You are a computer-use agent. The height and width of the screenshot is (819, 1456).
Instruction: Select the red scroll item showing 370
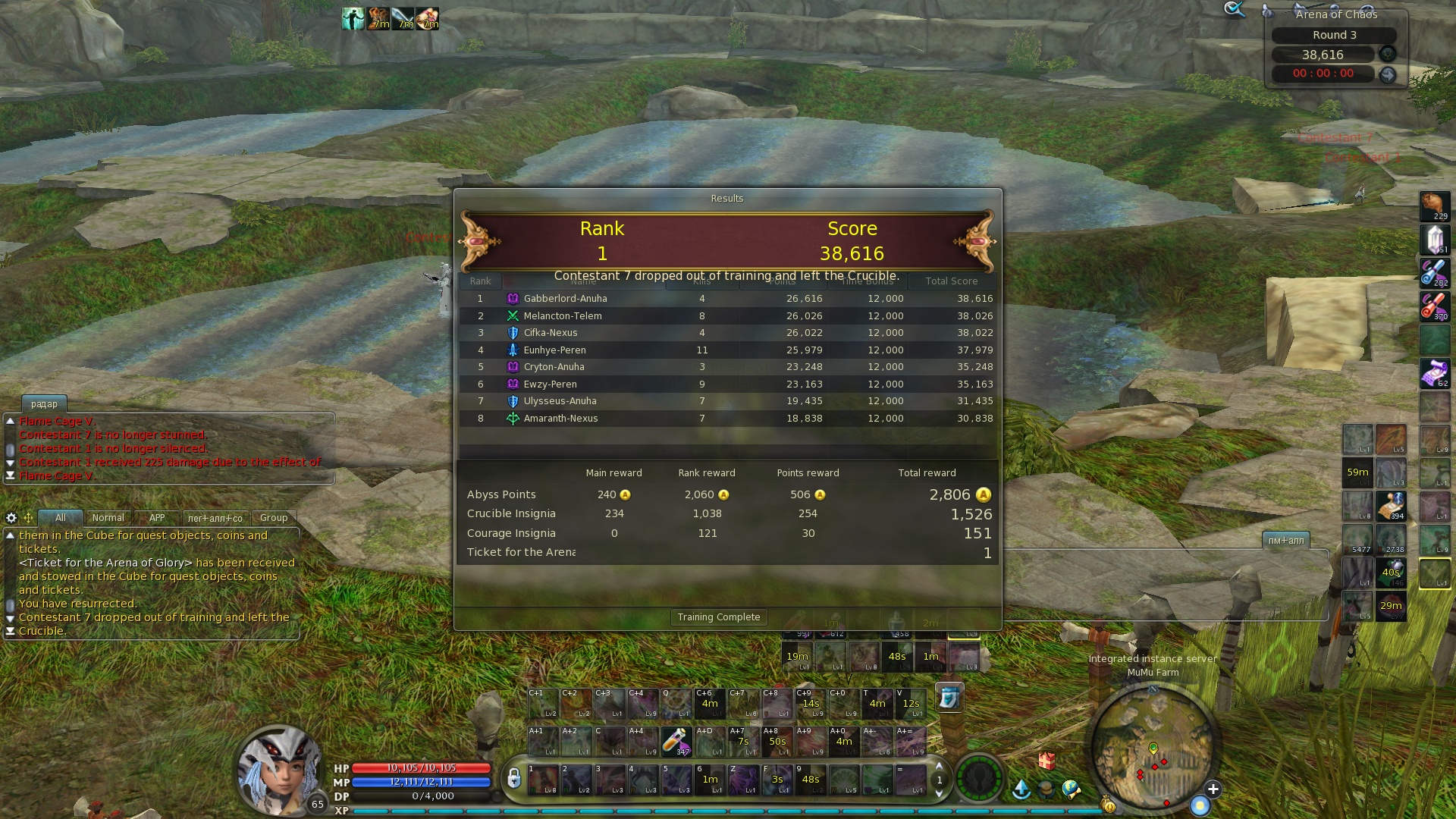pyautogui.click(x=1433, y=303)
